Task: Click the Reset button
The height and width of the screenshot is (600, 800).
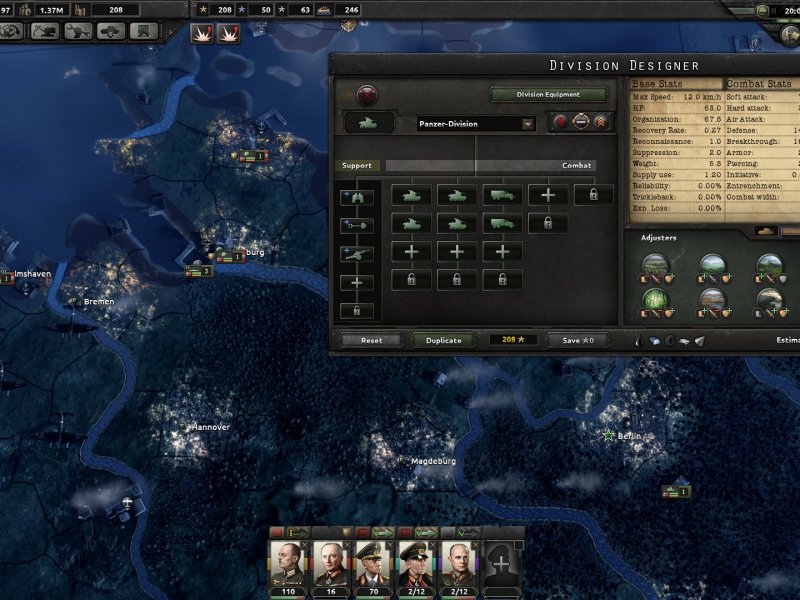Action: 371,340
